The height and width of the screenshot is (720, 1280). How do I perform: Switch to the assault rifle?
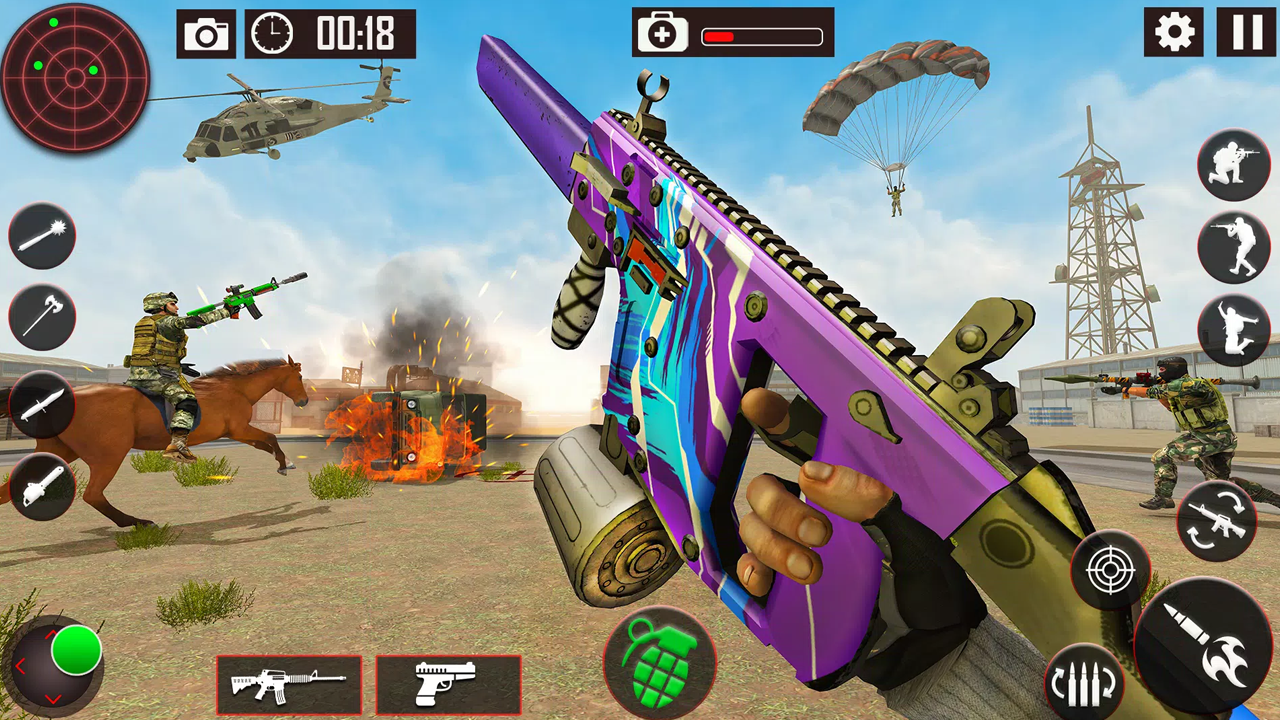[x=289, y=683]
